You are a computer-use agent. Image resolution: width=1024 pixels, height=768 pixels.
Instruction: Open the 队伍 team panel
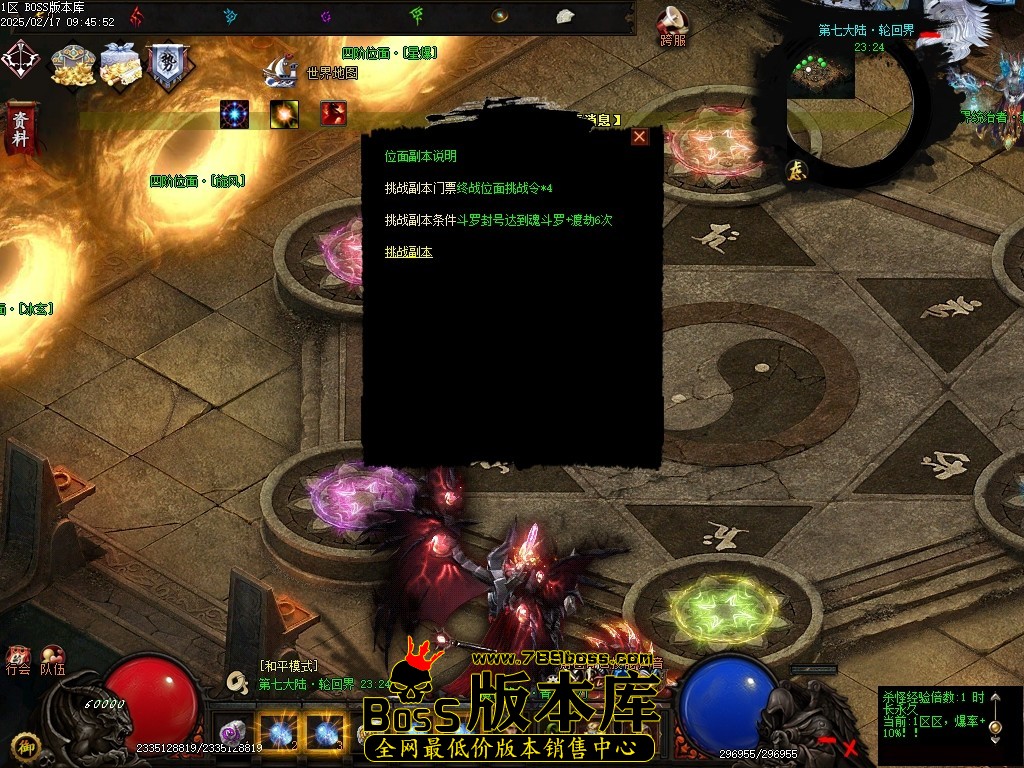click(53, 660)
